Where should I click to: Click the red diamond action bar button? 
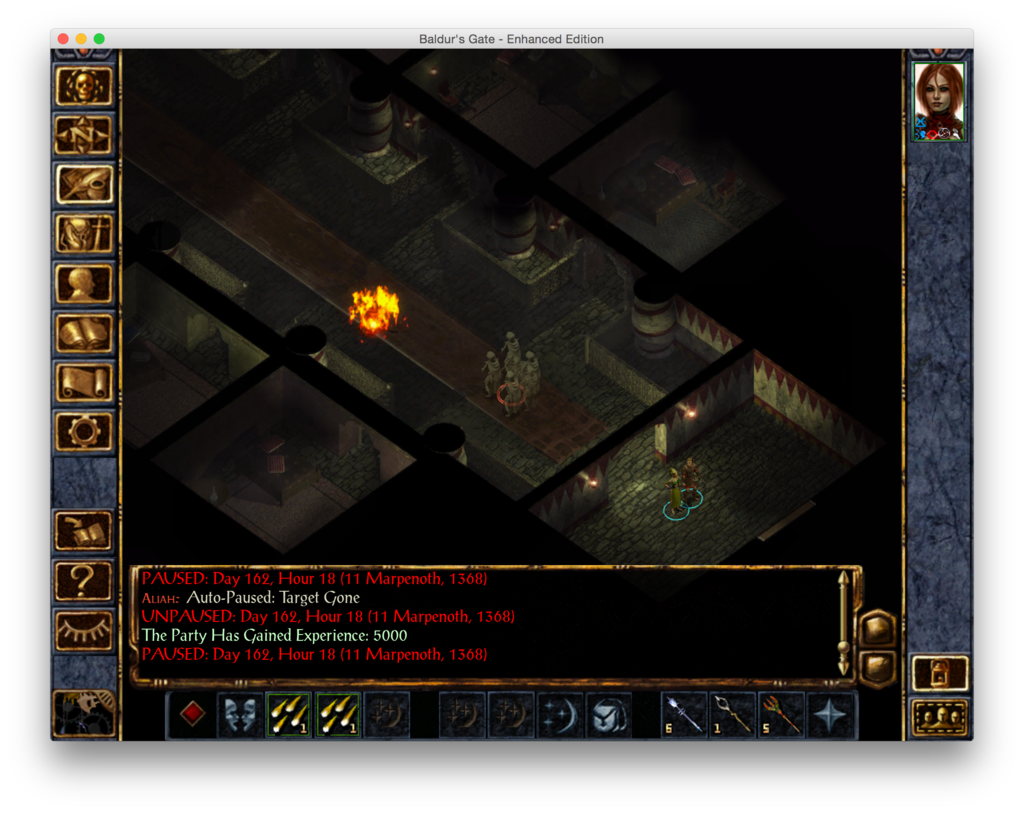pos(192,715)
